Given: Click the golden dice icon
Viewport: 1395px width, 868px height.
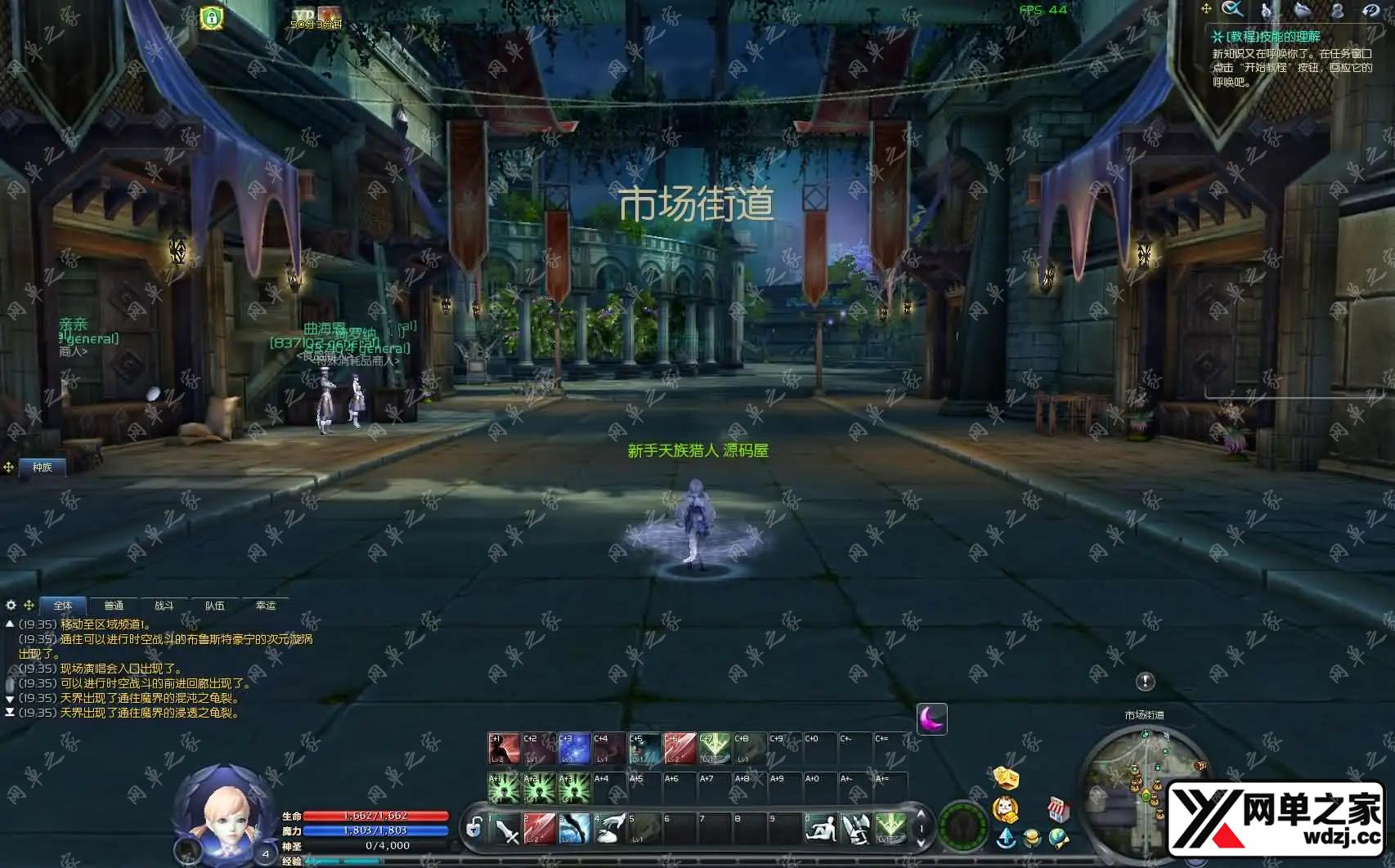Looking at the screenshot, I should click(1006, 777).
